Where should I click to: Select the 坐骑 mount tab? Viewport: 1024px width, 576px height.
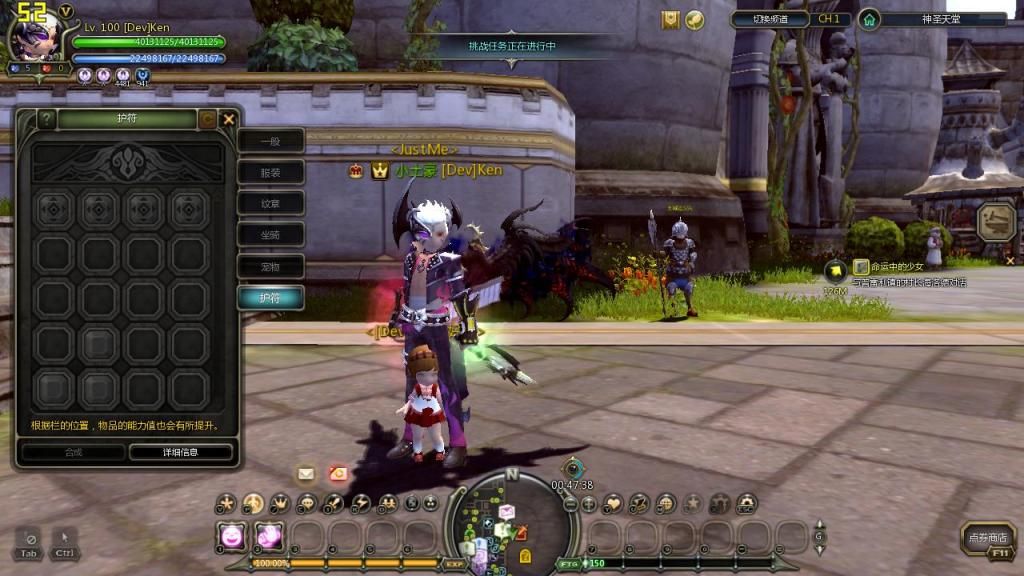[270, 235]
